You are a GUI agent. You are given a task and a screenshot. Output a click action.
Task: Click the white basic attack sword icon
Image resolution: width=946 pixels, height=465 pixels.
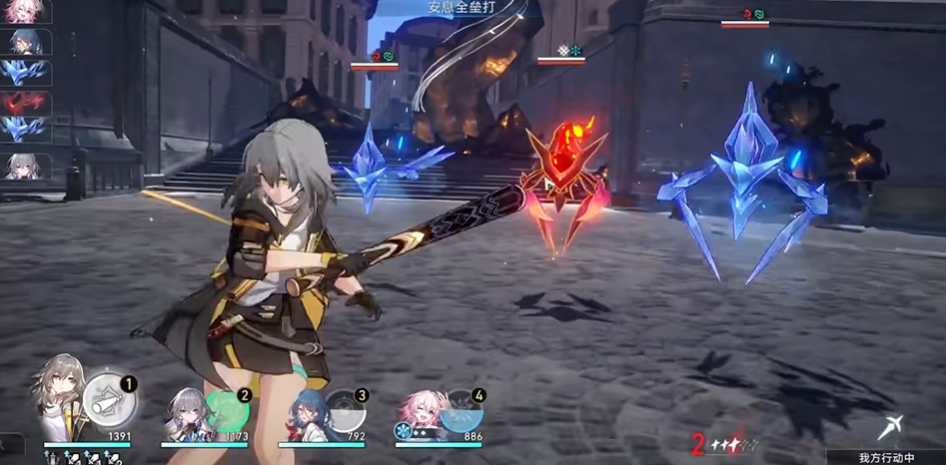[x=890, y=428]
